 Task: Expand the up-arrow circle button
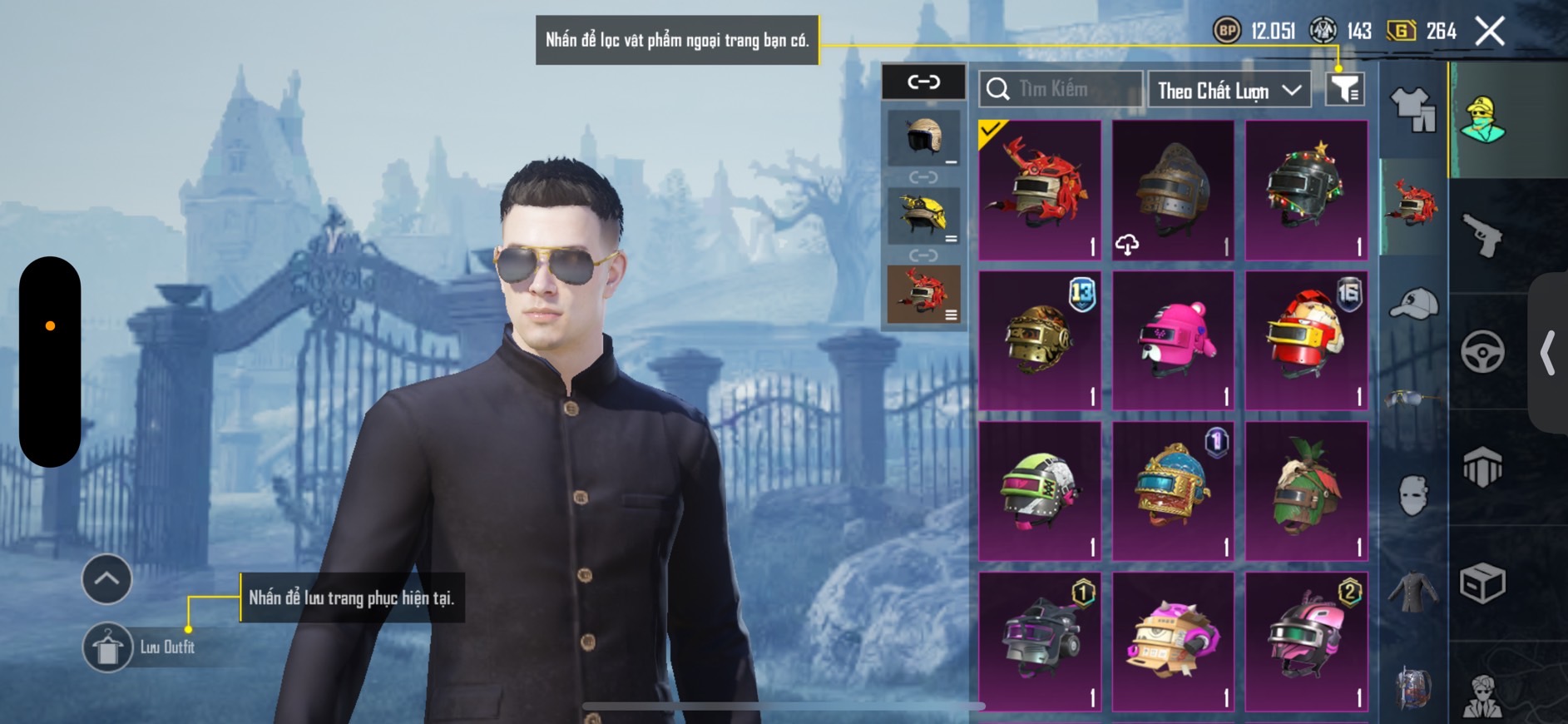coord(106,578)
